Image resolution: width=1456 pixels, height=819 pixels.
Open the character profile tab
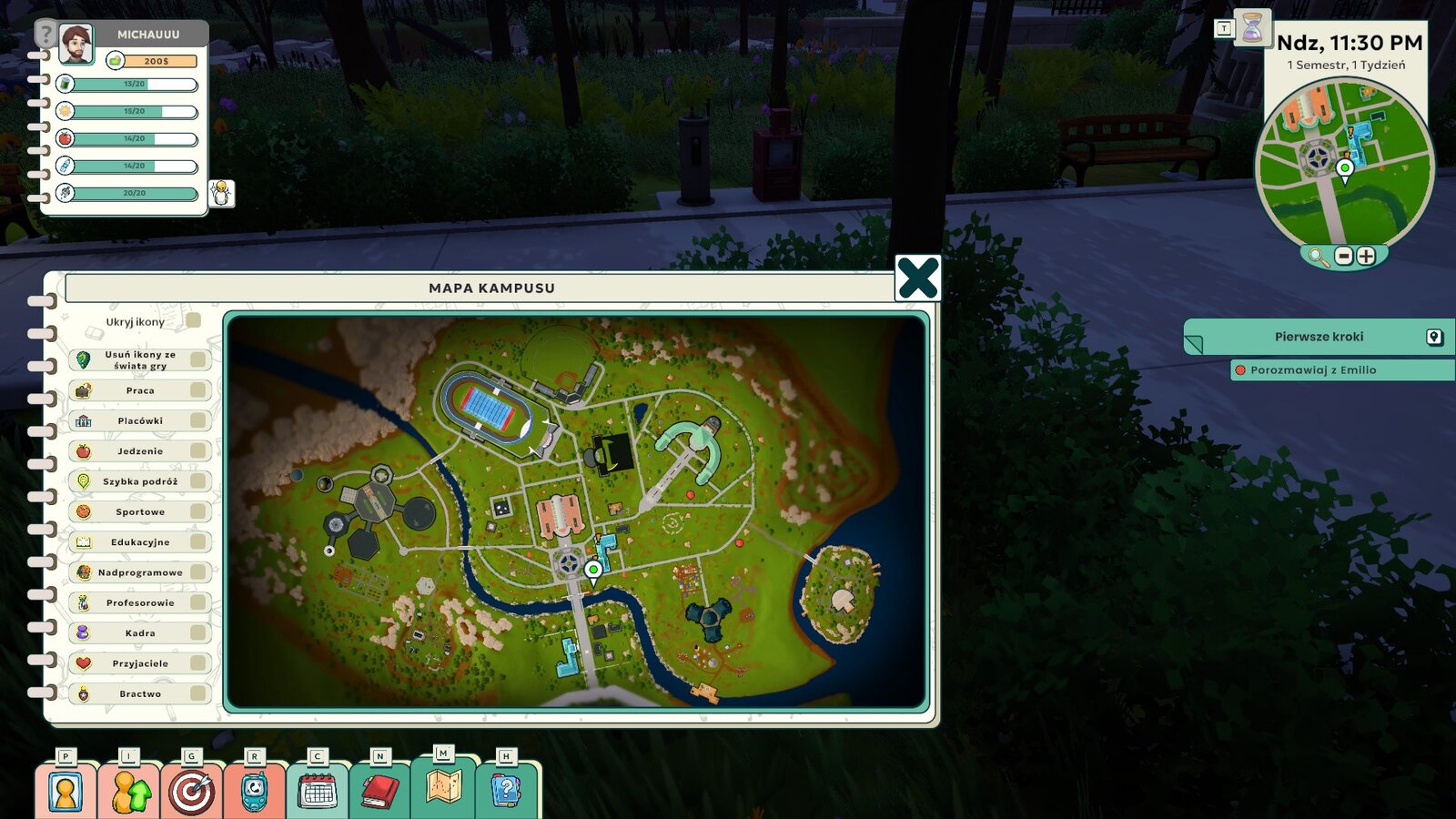click(65, 792)
